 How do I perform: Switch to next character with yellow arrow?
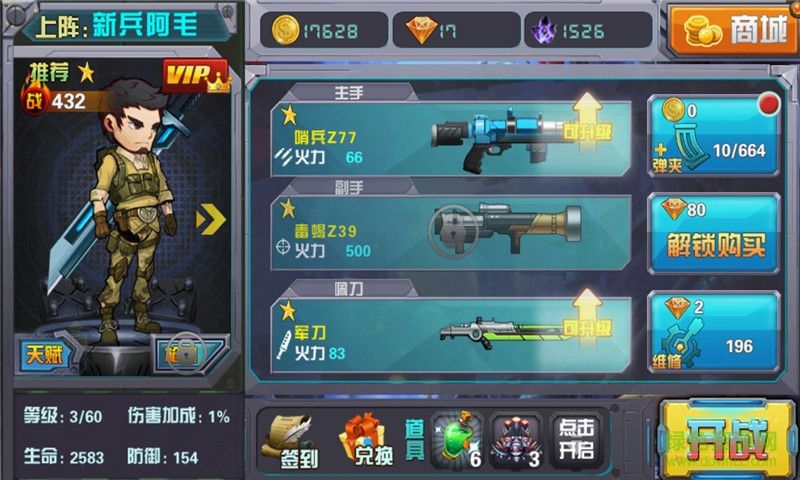point(211,219)
